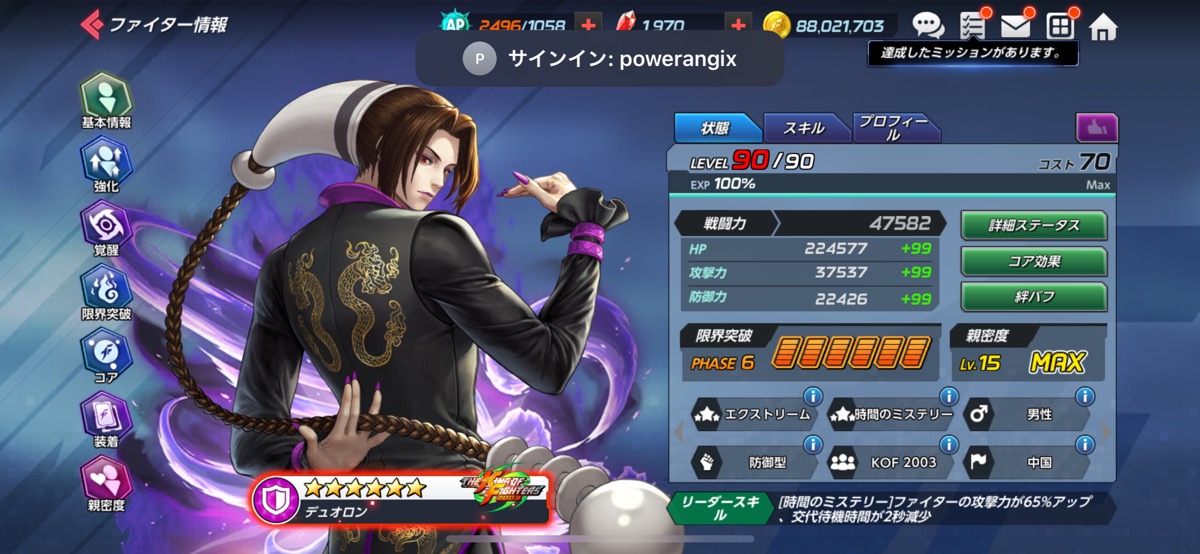Select the 状態 status tab
This screenshot has width=1200, height=554.
[716, 128]
